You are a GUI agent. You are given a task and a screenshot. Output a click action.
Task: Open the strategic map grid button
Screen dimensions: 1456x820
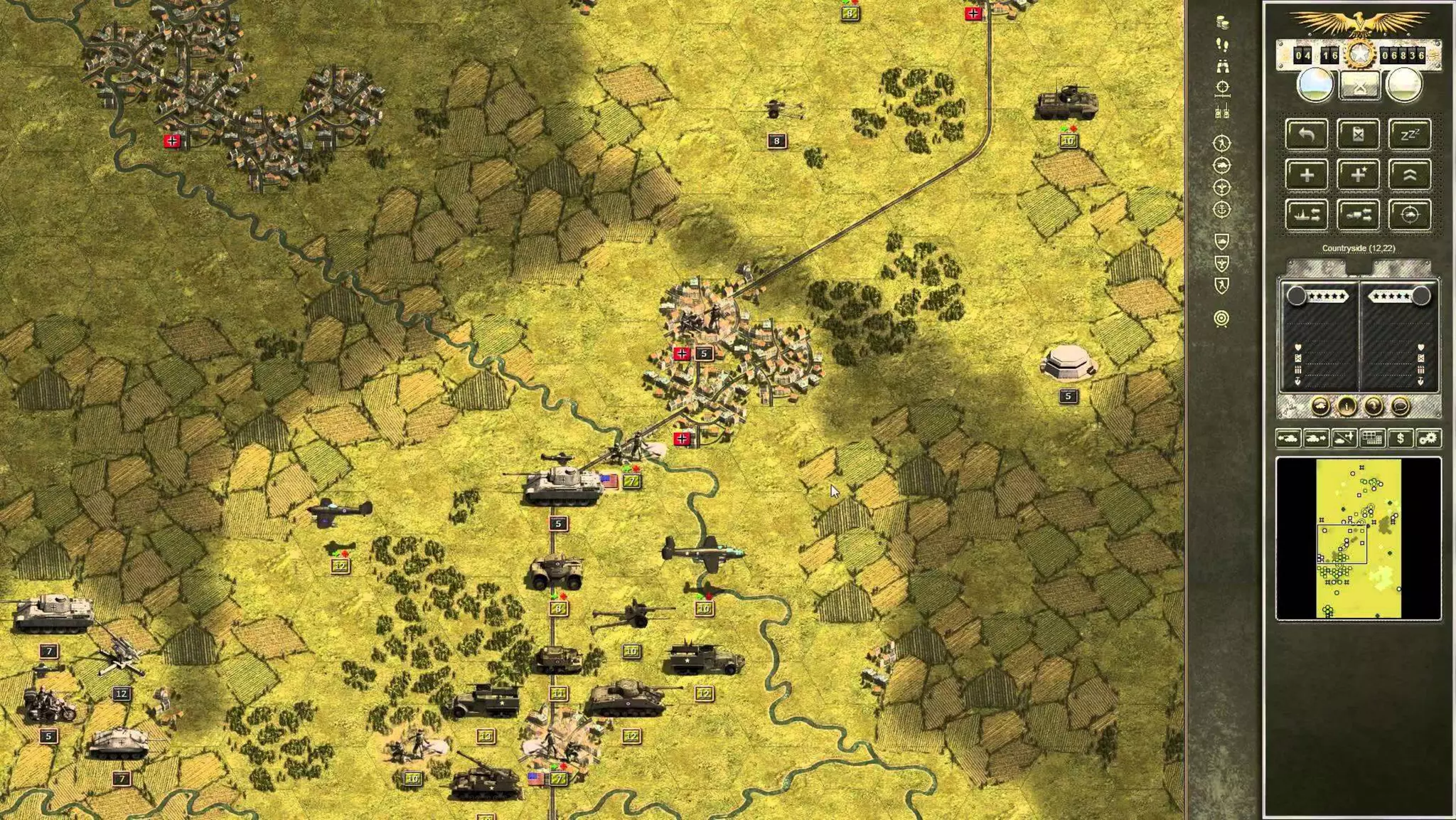pyautogui.click(x=1372, y=438)
